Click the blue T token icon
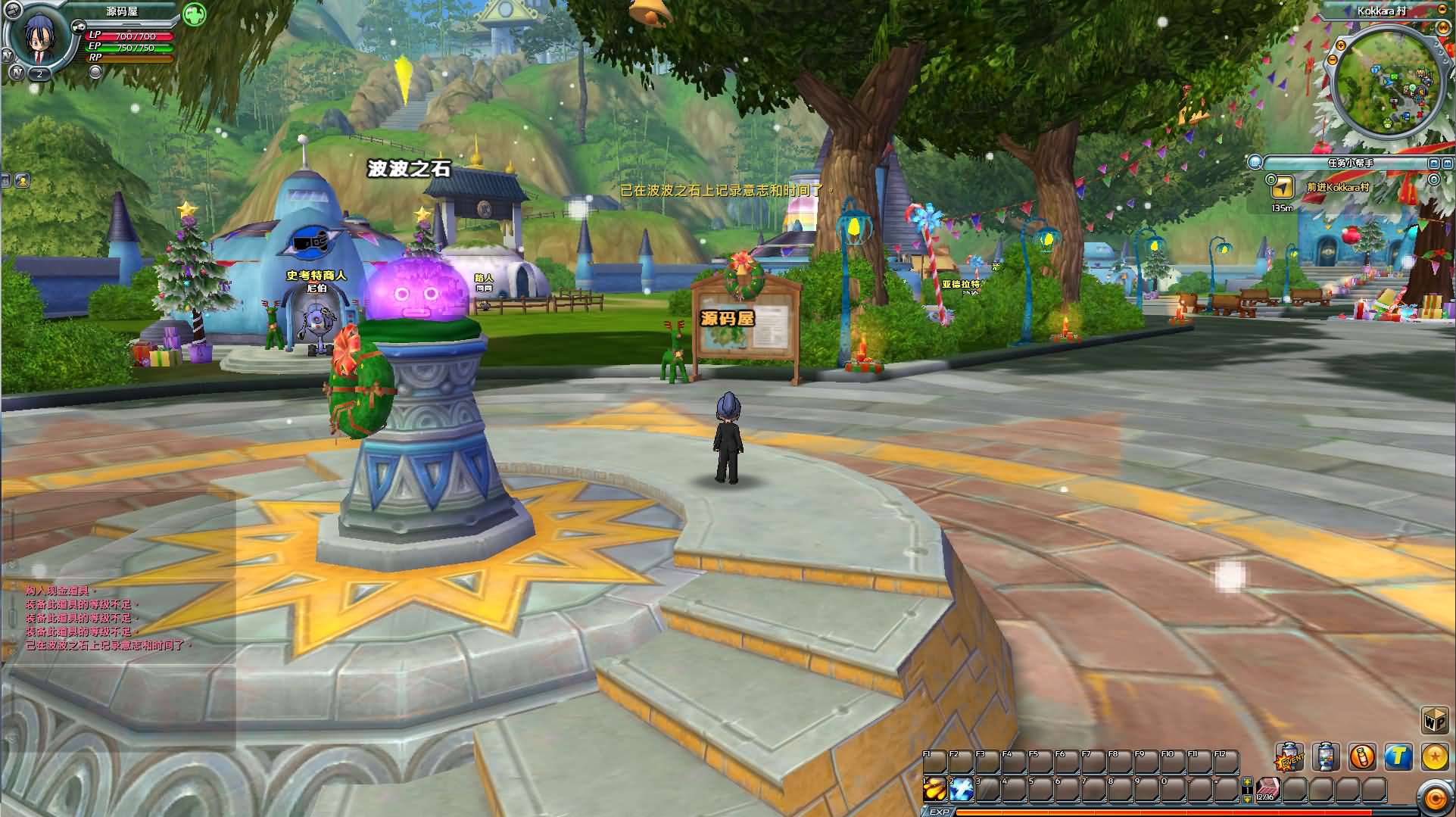The width and height of the screenshot is (1456, 817). point(1398,756)
